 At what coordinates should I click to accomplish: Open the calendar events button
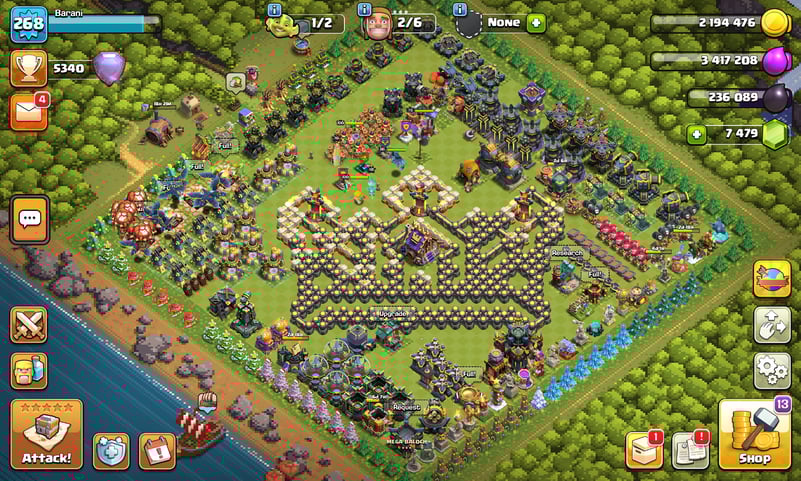(156, 451)
